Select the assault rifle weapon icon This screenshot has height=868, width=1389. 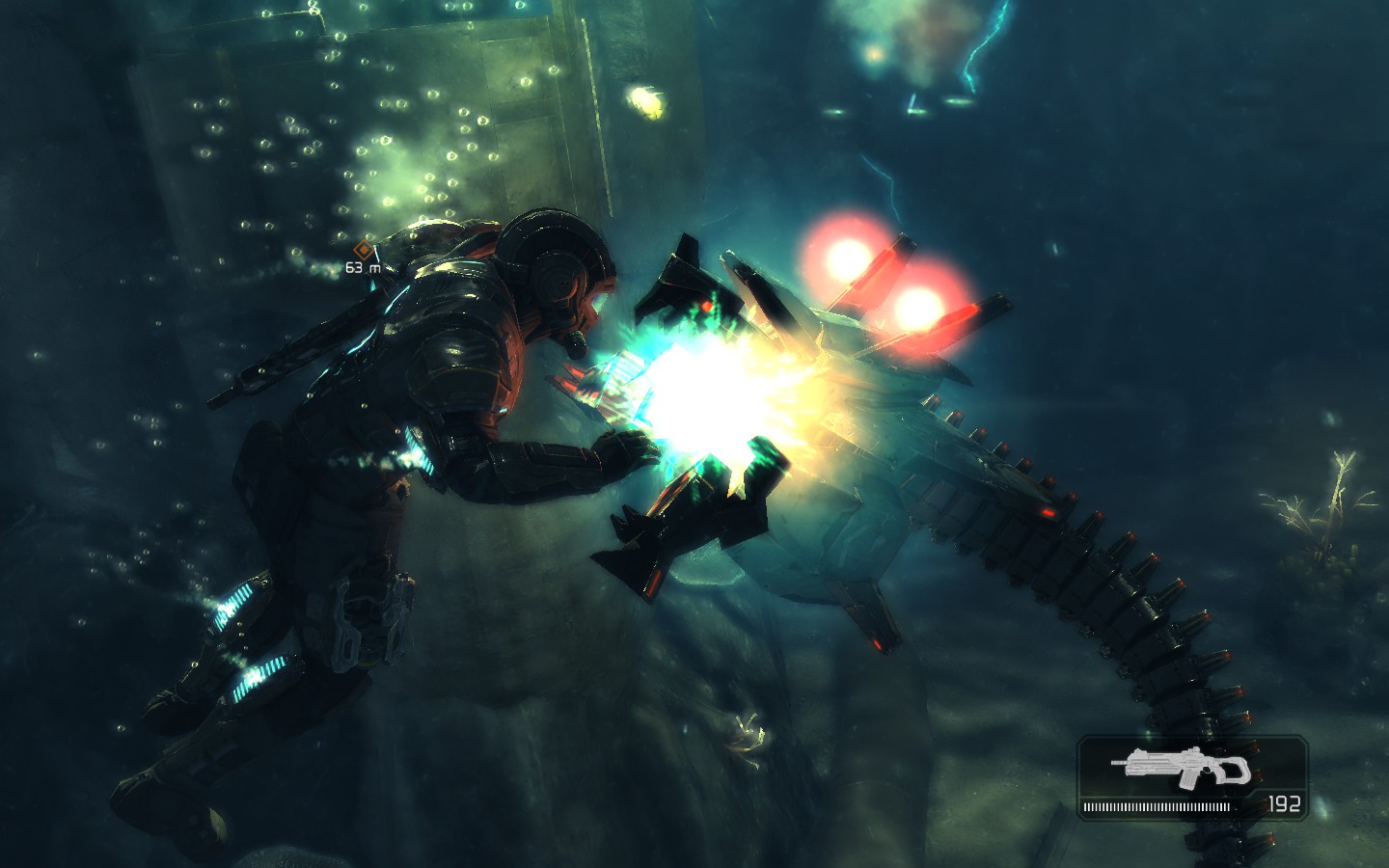click(x=1181, y=767)
